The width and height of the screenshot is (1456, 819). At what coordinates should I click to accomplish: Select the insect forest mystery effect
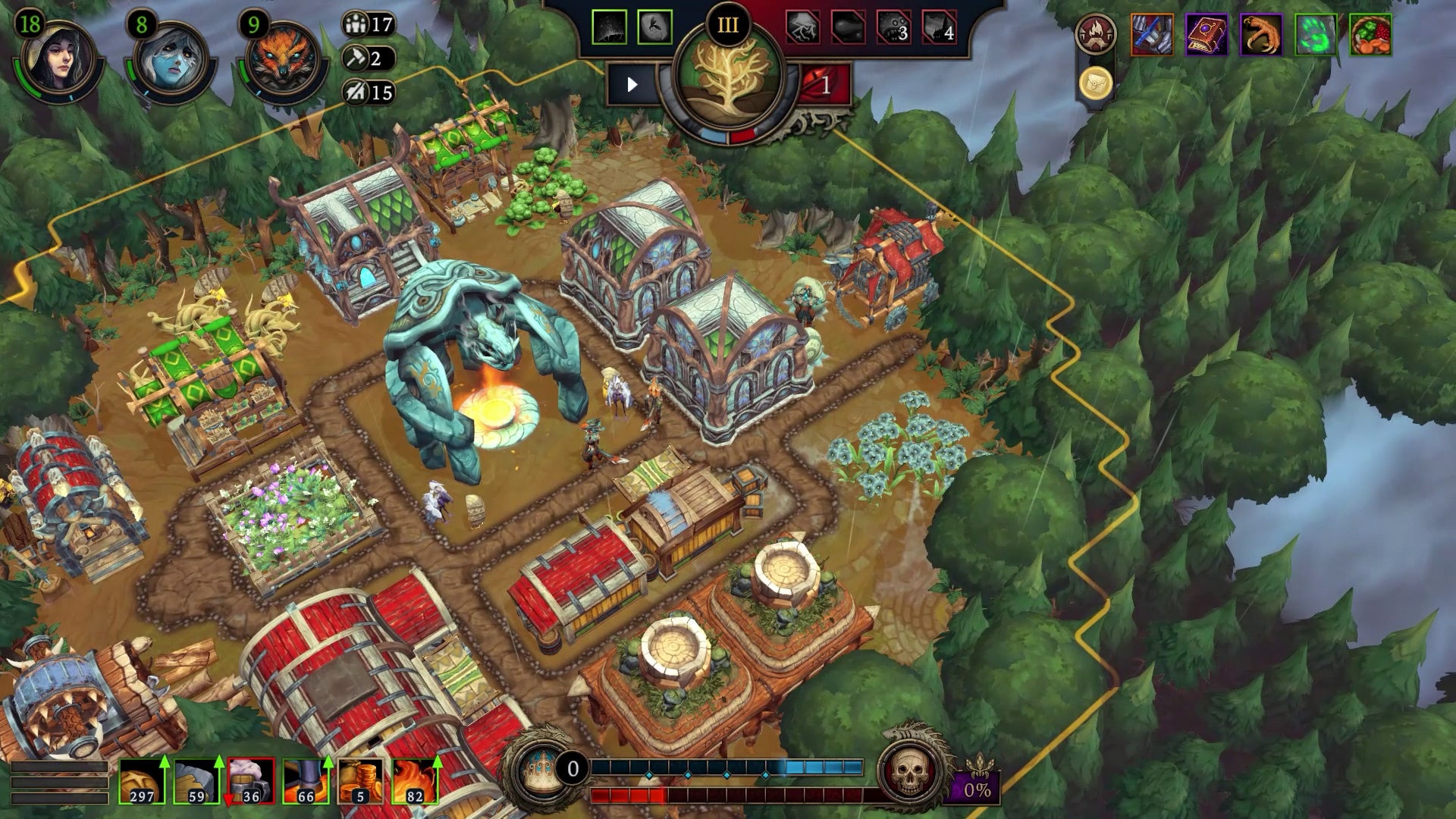[x=654, y=28]
